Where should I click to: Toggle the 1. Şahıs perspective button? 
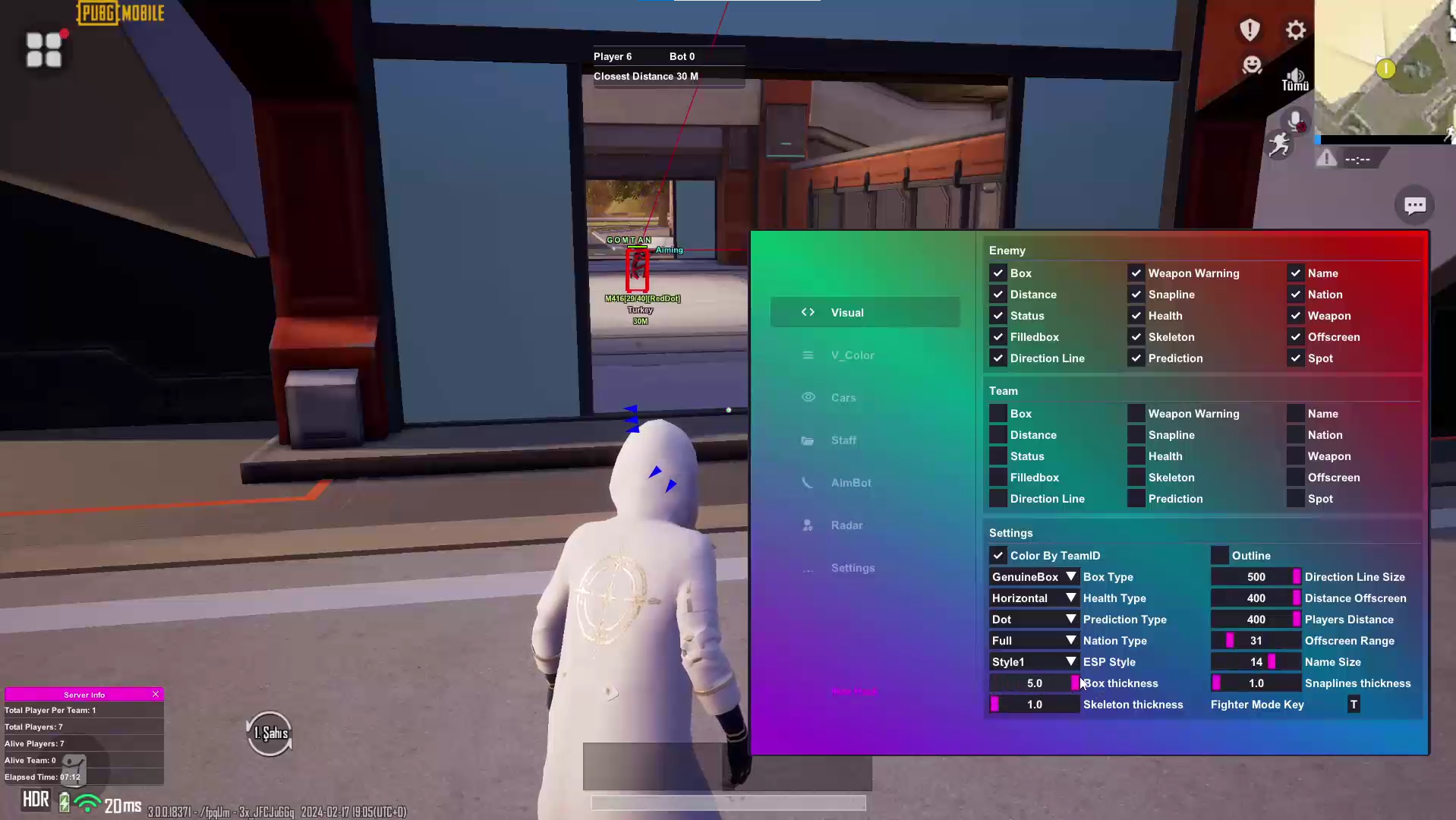point(269,733)
